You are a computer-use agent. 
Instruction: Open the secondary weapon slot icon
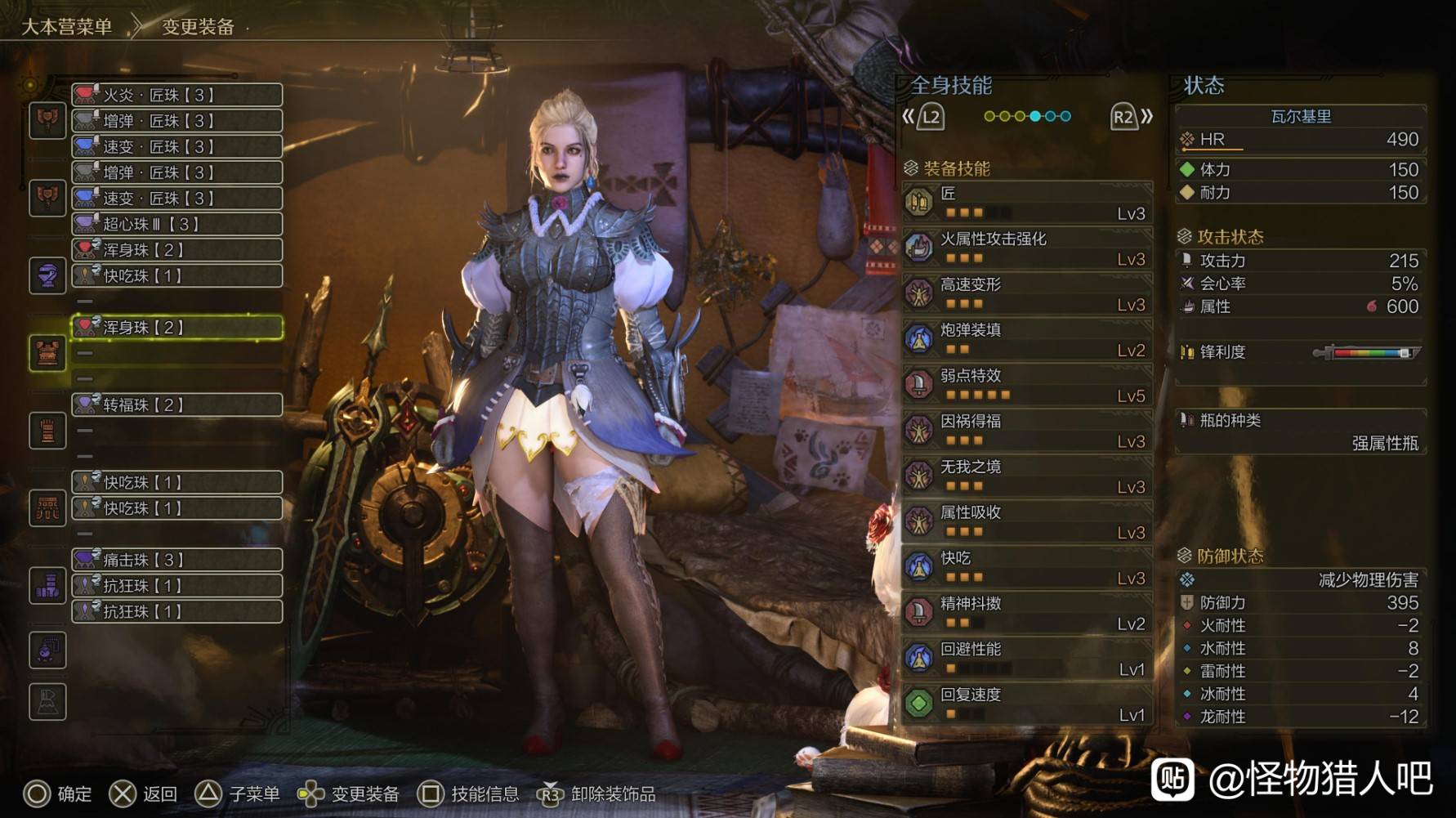47,199
